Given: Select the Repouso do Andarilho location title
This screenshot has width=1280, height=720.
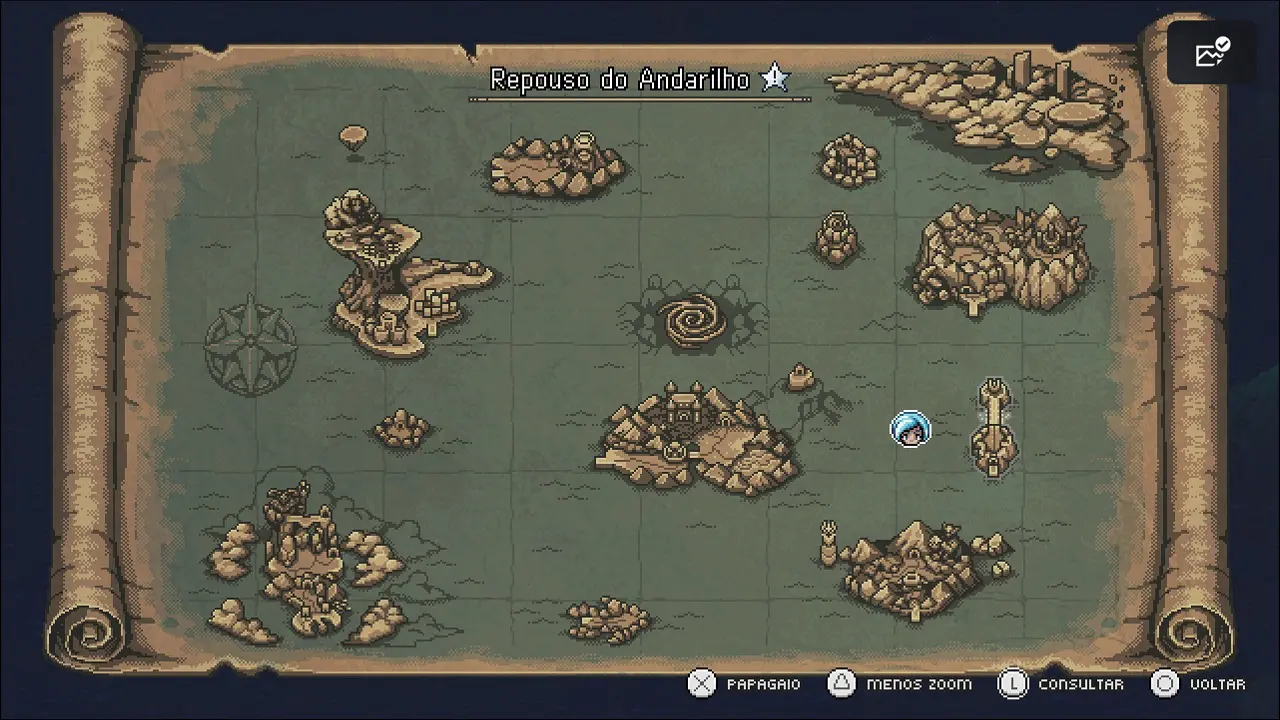Looking at the screenshot, I should coord(620,80).
